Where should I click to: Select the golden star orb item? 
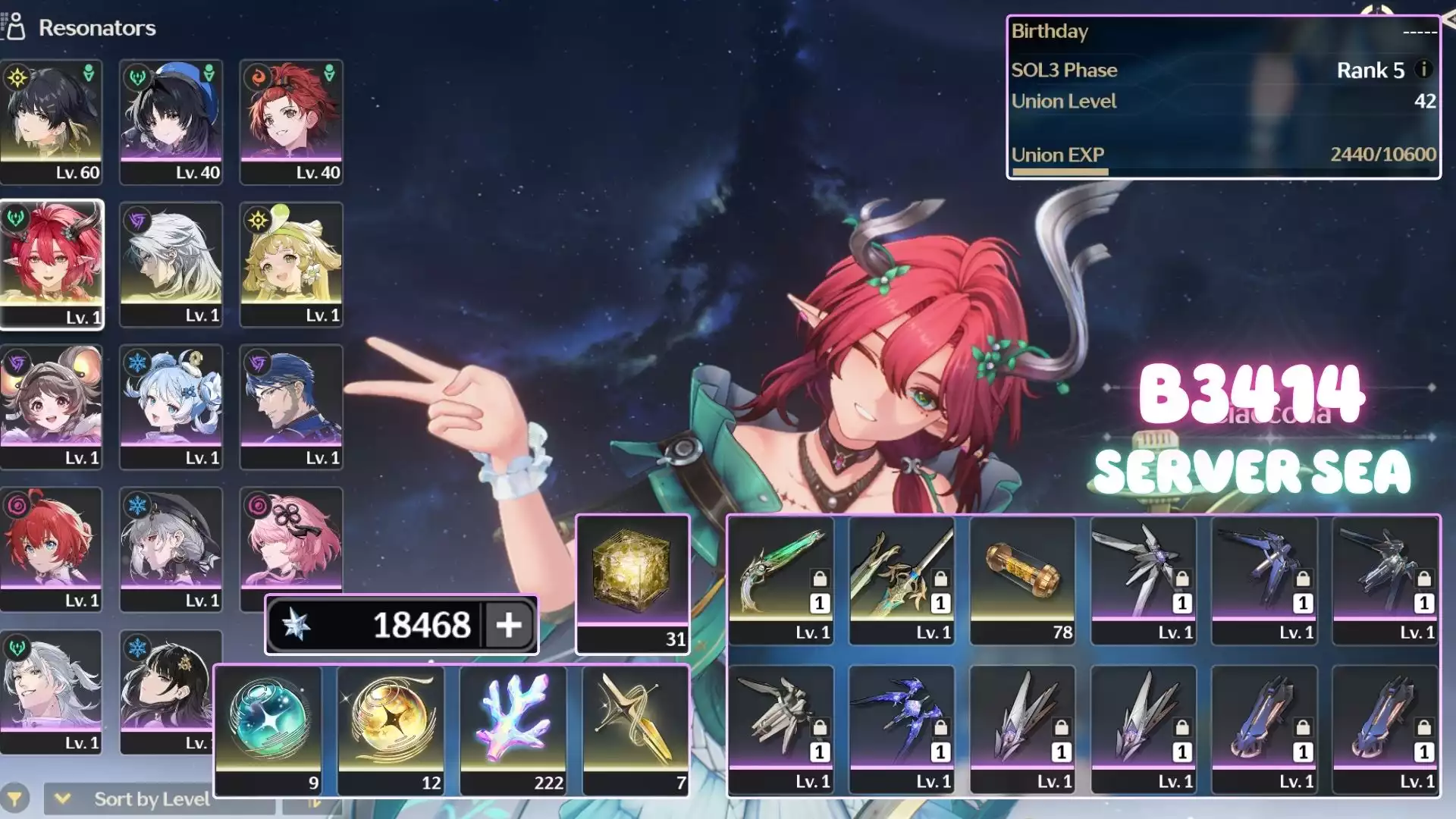391,730
